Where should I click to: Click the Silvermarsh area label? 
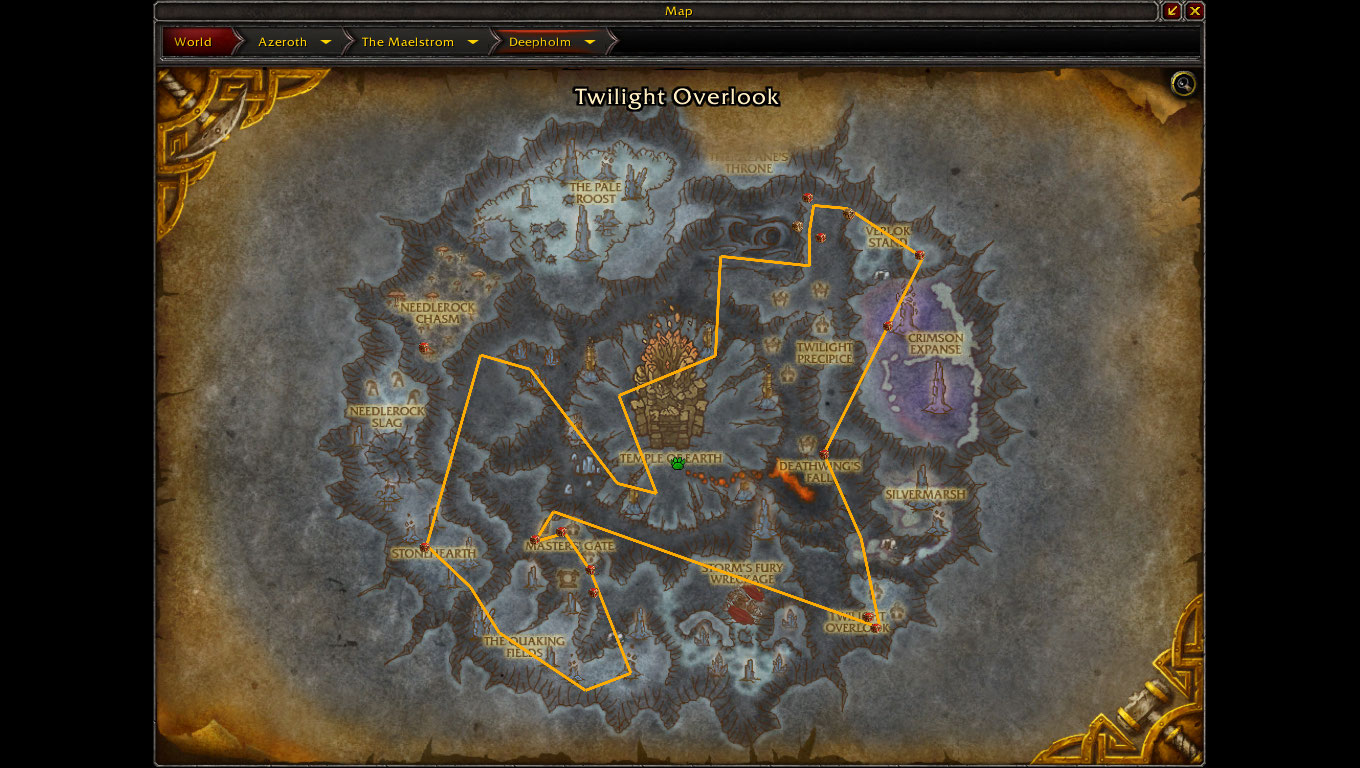tap(925, 494)
